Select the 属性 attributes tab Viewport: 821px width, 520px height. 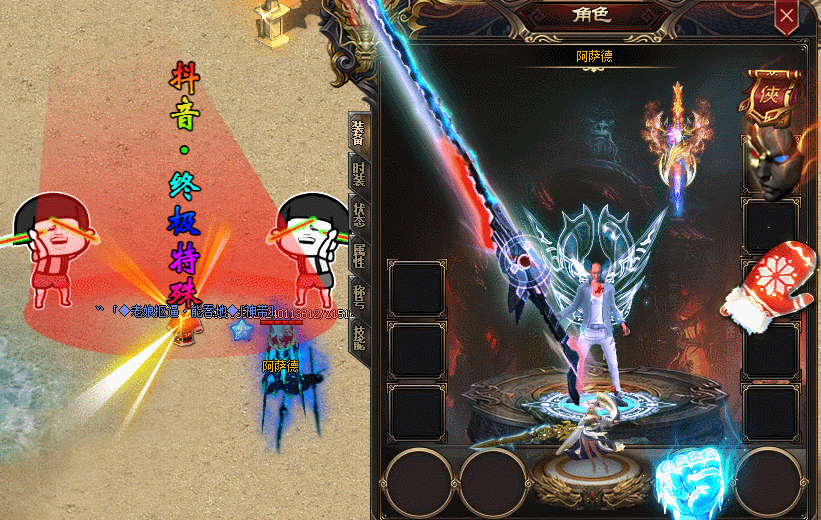click(x=357, y=260)
